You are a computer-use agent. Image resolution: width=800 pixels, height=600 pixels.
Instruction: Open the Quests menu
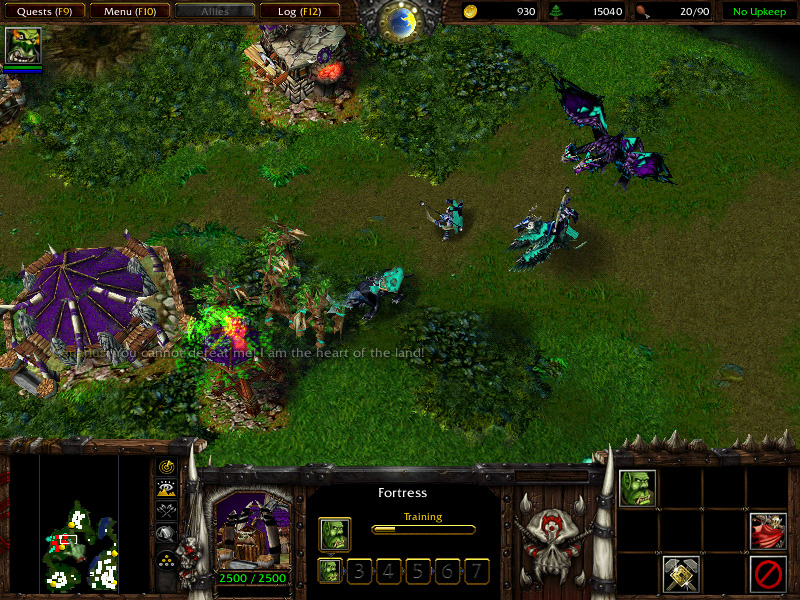43,12
